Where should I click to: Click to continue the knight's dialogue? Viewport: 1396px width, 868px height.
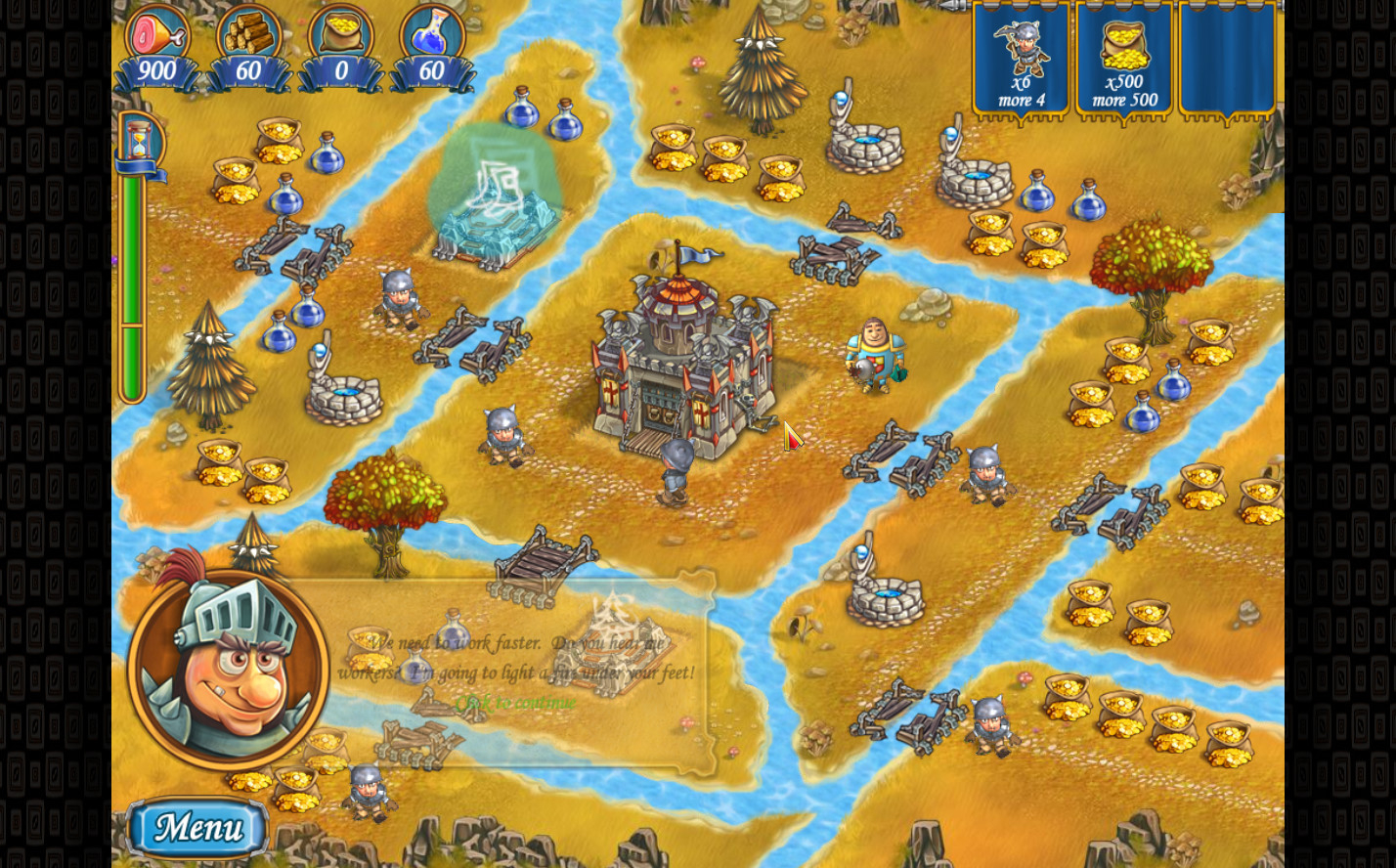click(515, 703)
